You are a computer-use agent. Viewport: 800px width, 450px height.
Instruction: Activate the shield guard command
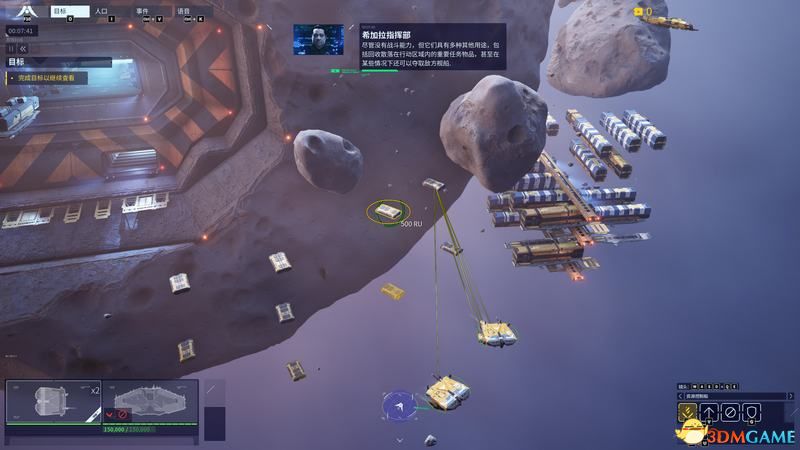click(753, 411)
